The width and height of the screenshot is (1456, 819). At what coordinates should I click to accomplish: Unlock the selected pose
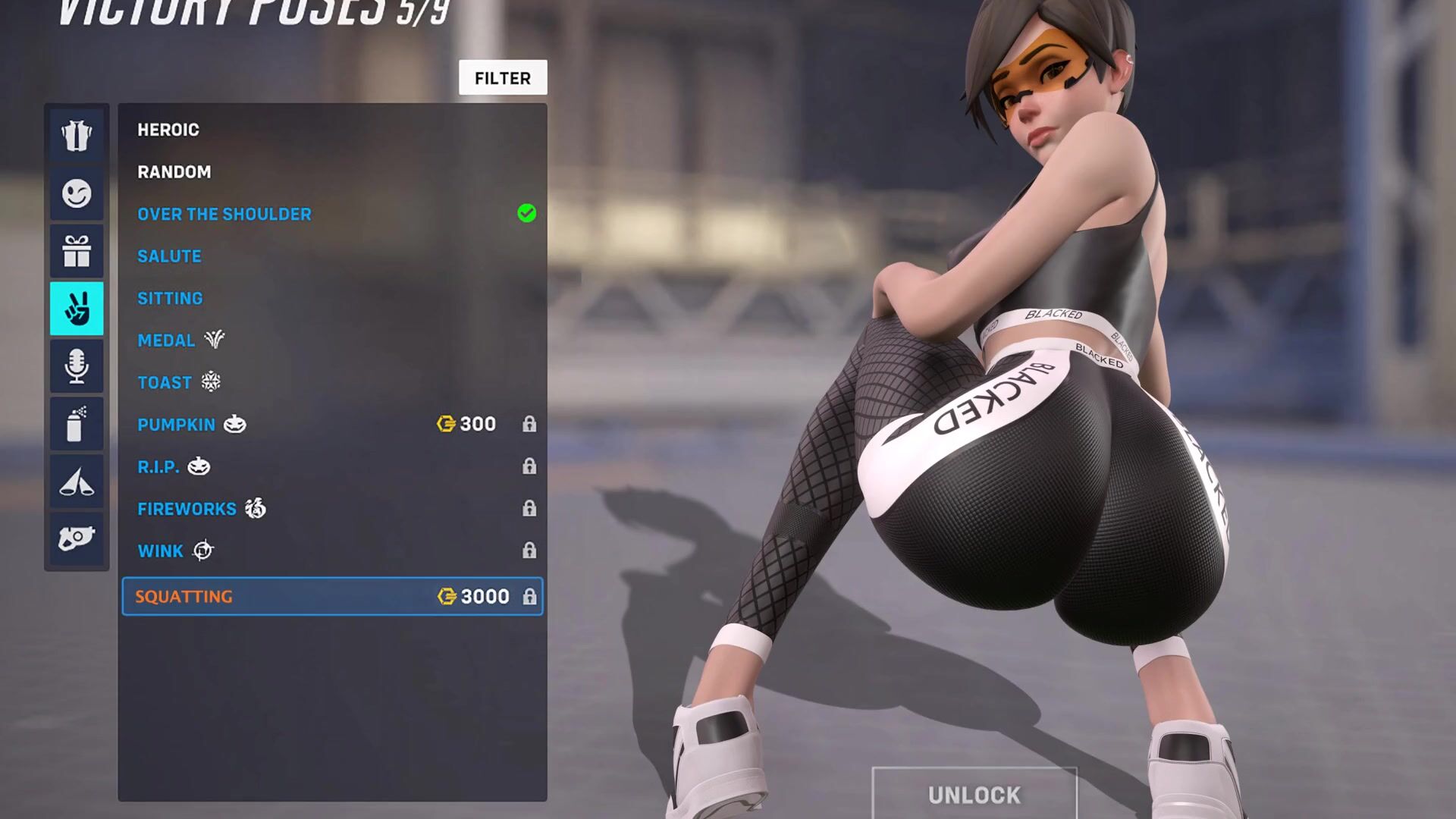point(974,794)
